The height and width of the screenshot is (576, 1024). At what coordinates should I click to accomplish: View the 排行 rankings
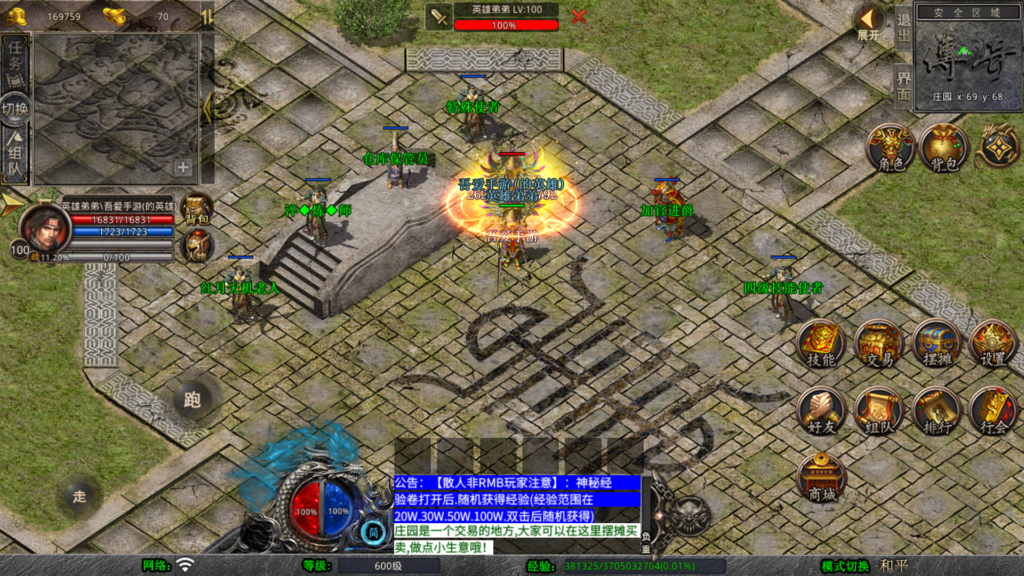(937, 410)
